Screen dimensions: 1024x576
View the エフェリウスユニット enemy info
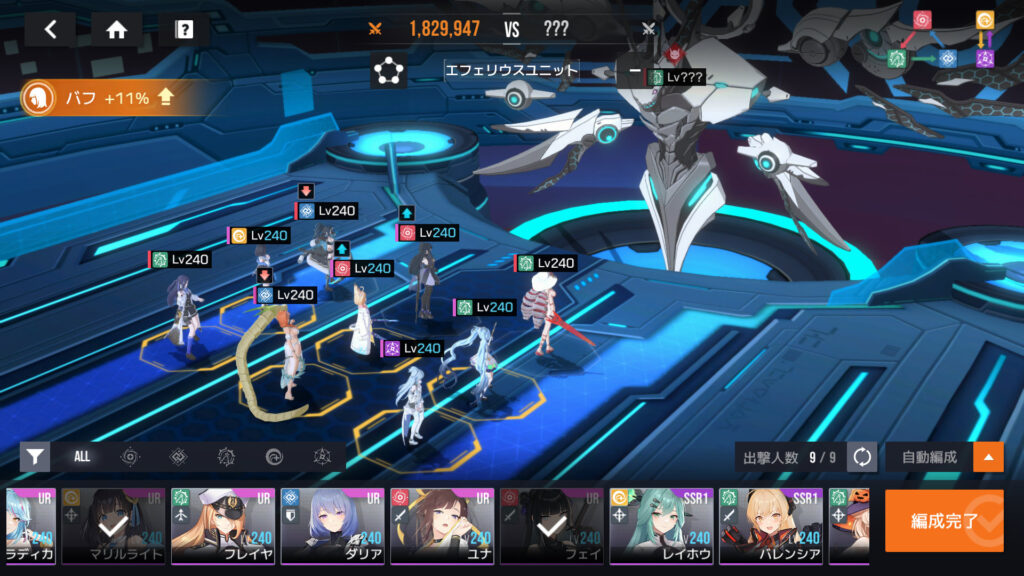coord(512,71)
